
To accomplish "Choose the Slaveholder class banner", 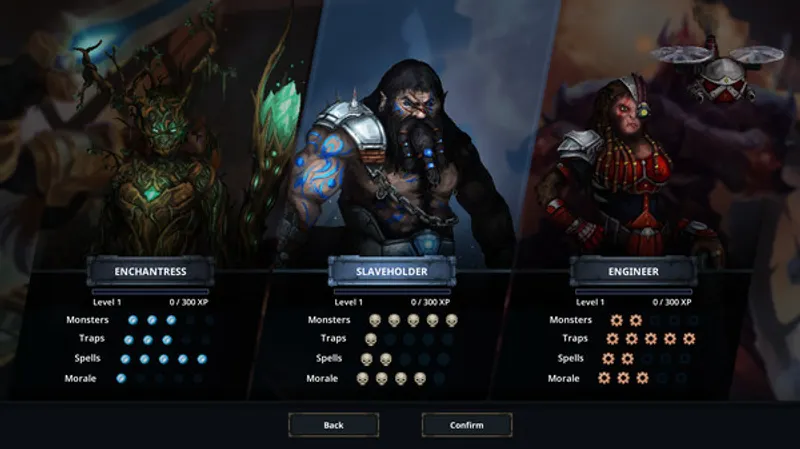I will (392, 271).
